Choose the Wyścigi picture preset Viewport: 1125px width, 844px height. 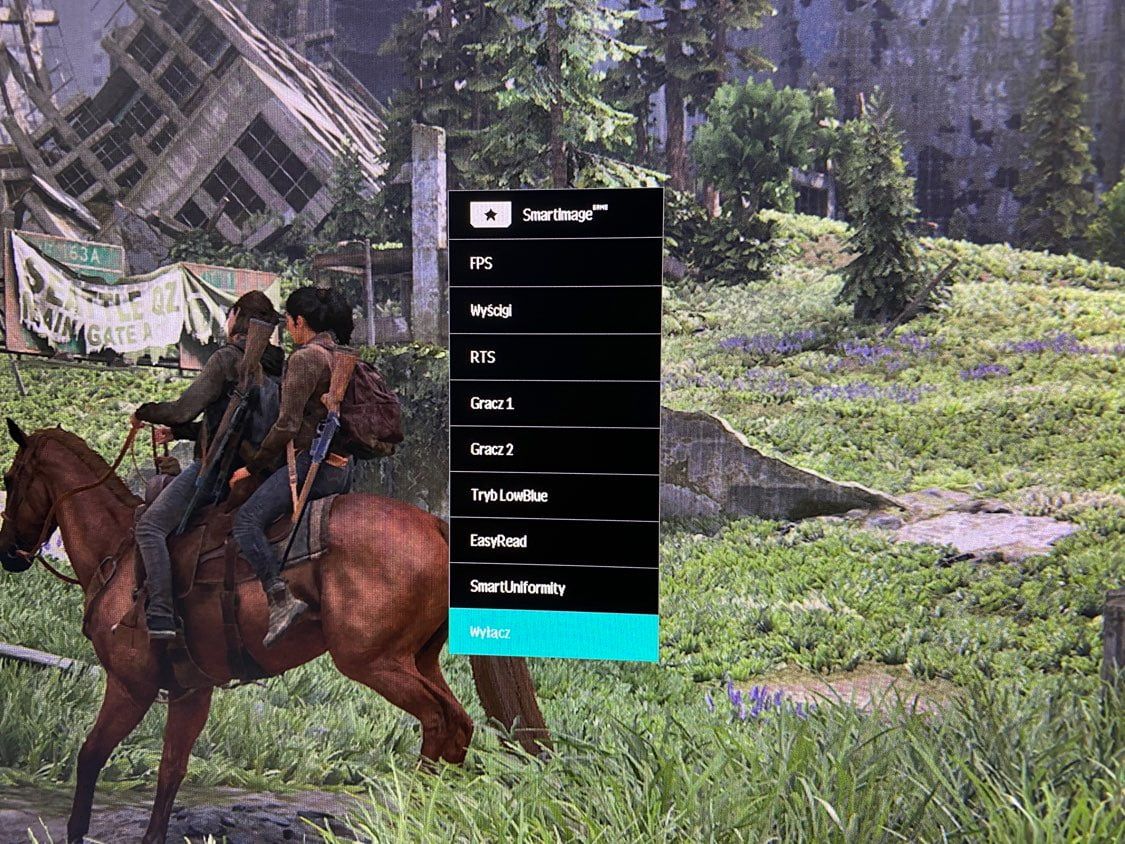coord(555,310)
